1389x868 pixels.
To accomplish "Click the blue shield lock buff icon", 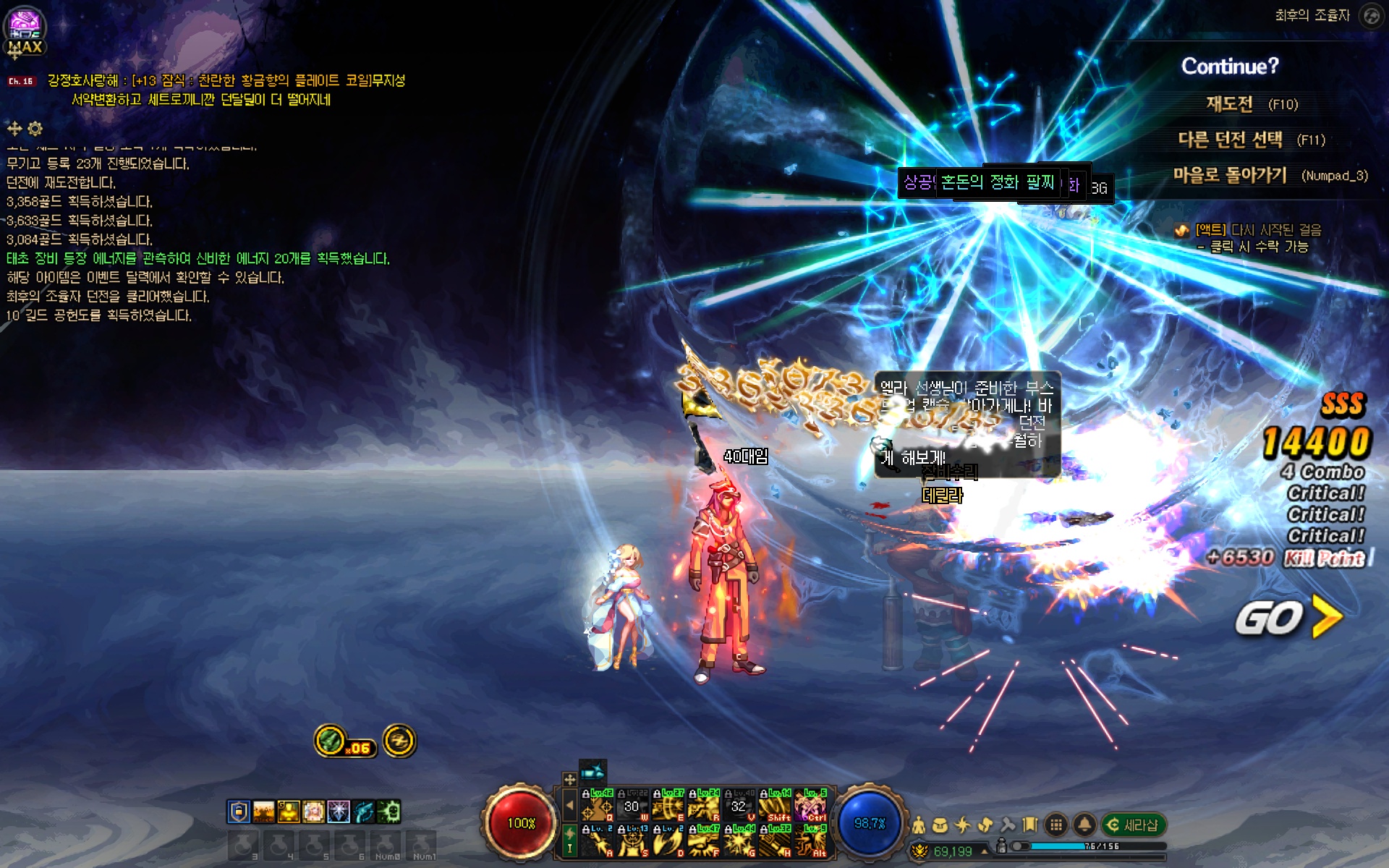I will click(x=238, y=812).
